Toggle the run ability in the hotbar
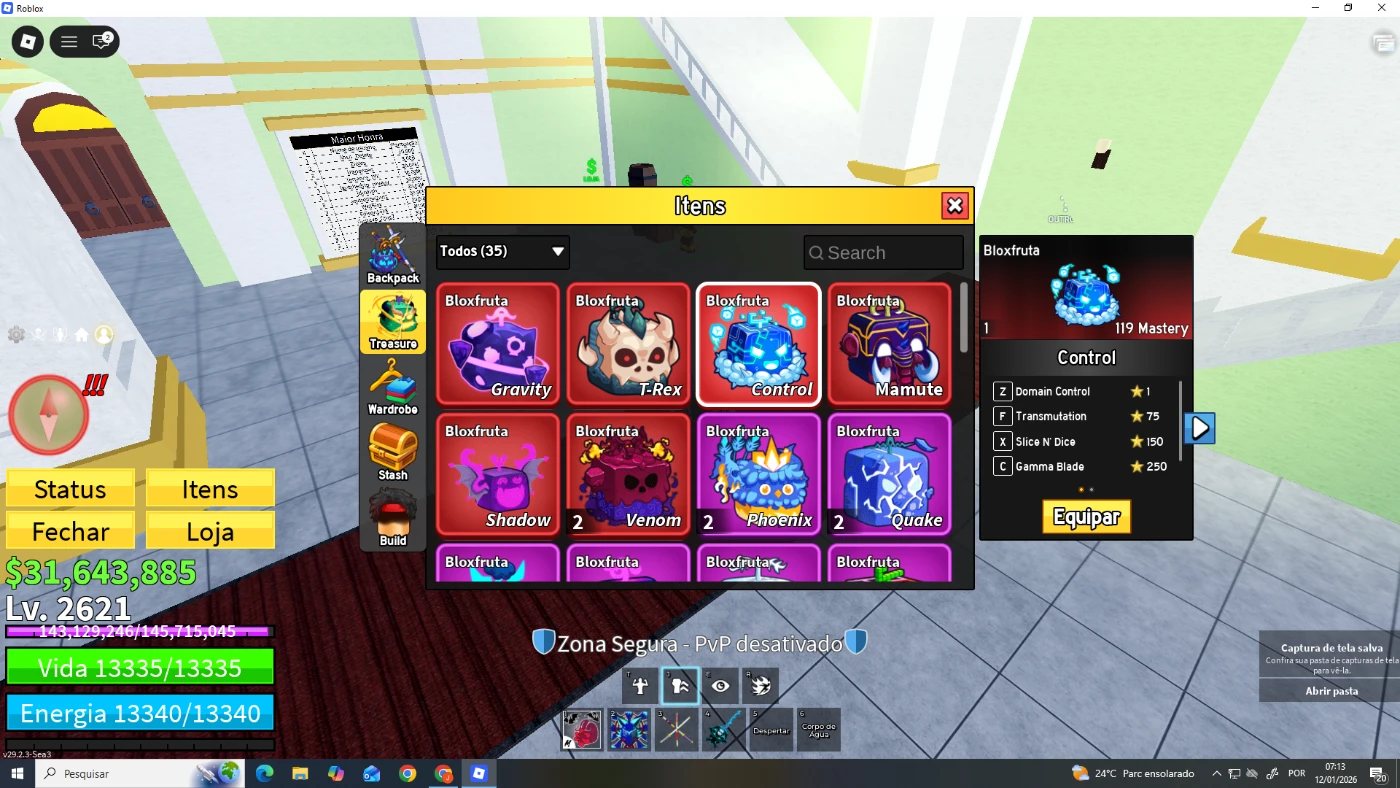Screen dimensions: 1400x788 [679, 686]
